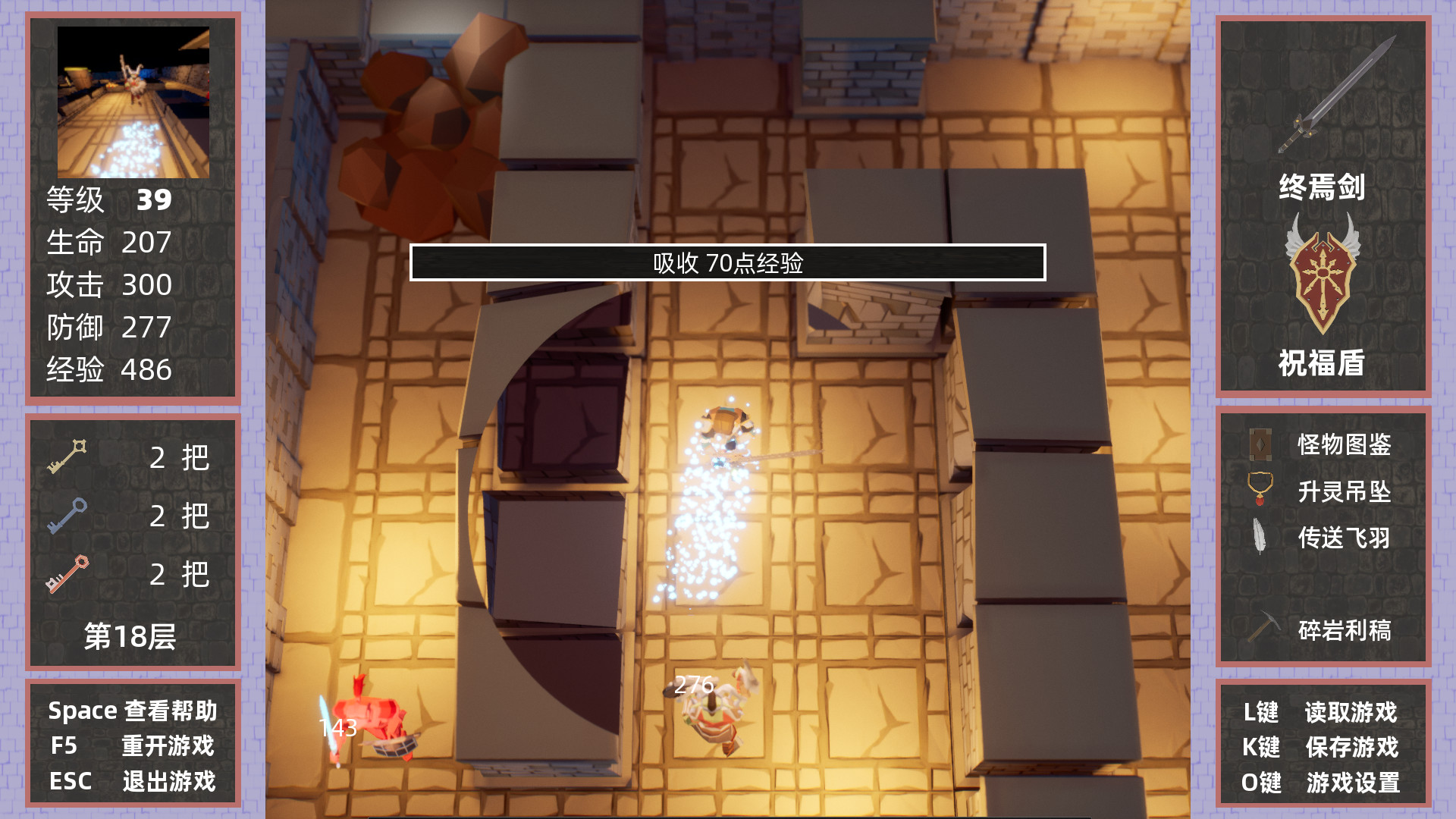This screenshot has width=1456, height=819.
Task: Exit game via the ESC 退出游戏 entry
Action: (134, 780)
